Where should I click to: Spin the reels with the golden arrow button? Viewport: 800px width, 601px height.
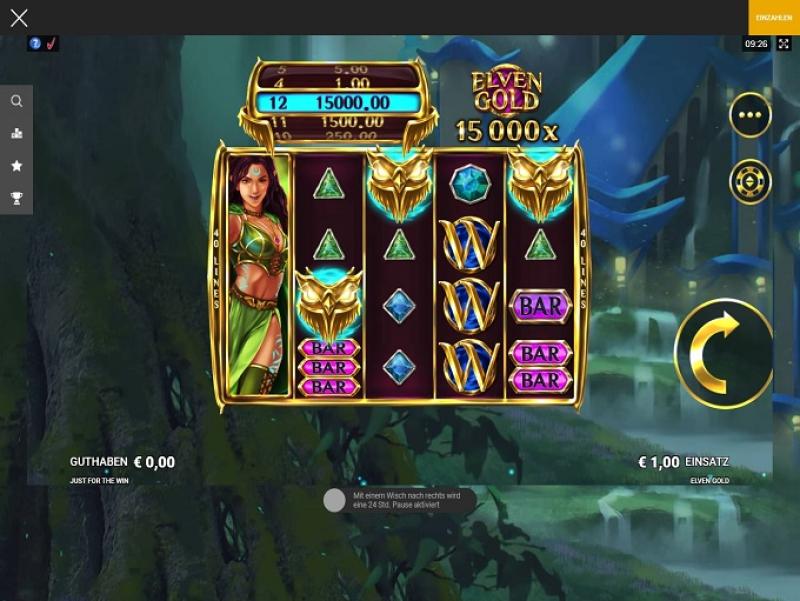722,353
